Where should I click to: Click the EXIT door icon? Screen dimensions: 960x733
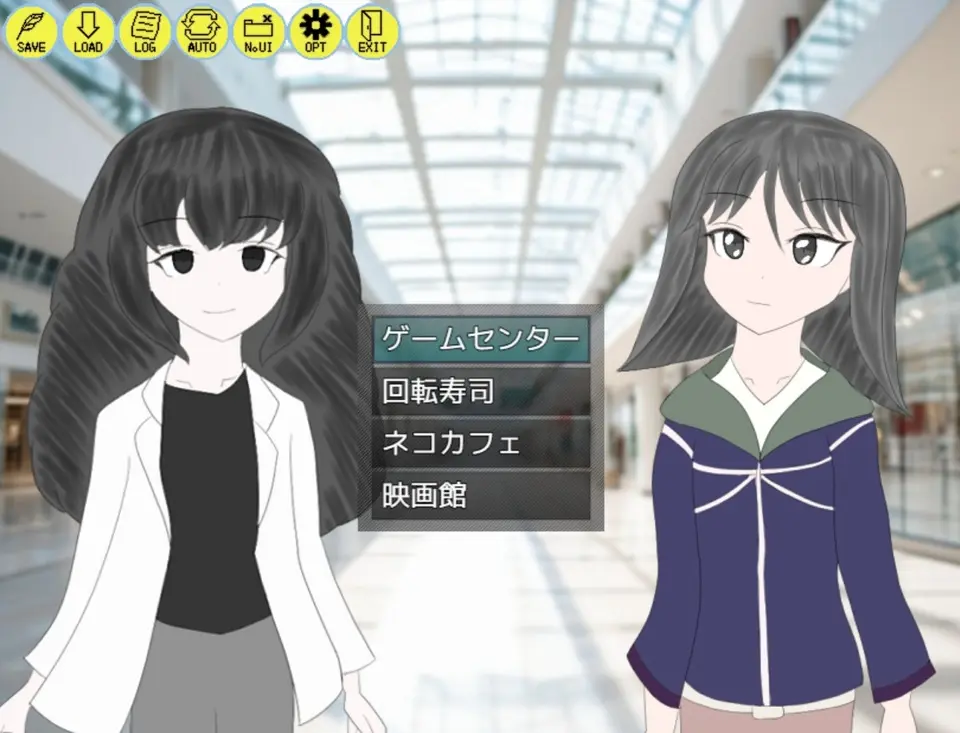372,31
